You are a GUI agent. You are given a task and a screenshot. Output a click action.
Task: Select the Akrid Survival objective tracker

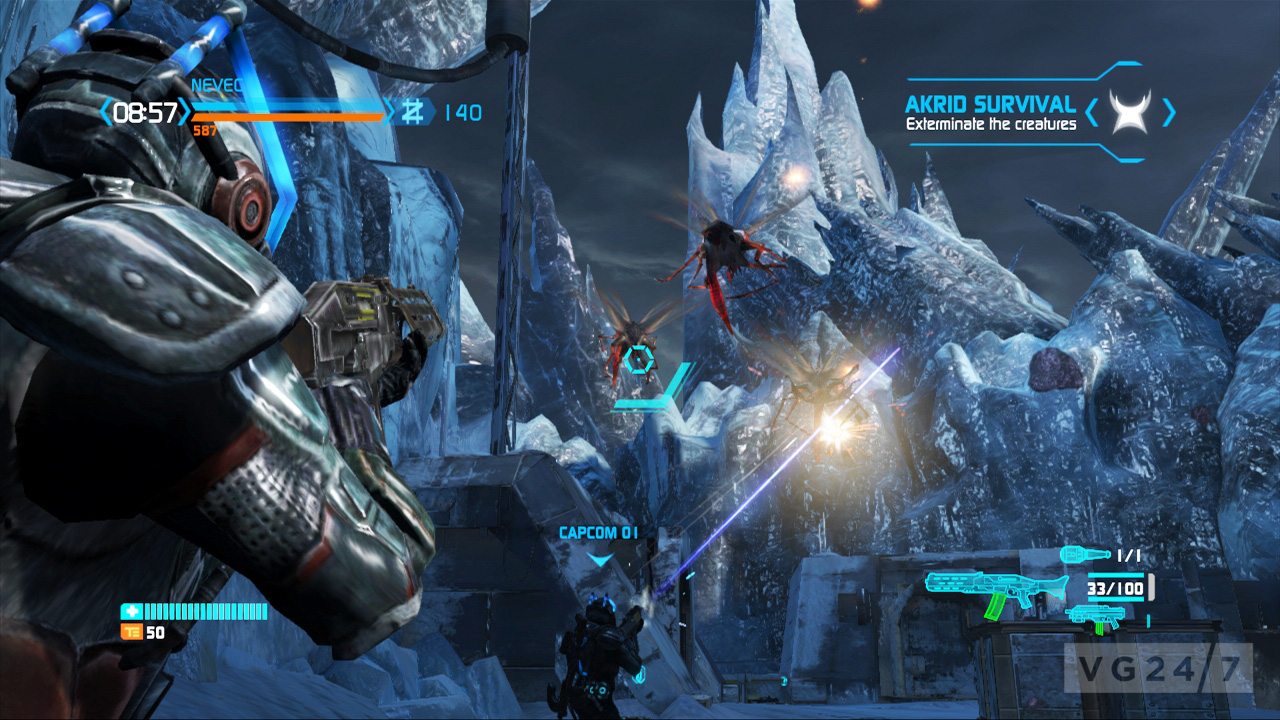990,113
